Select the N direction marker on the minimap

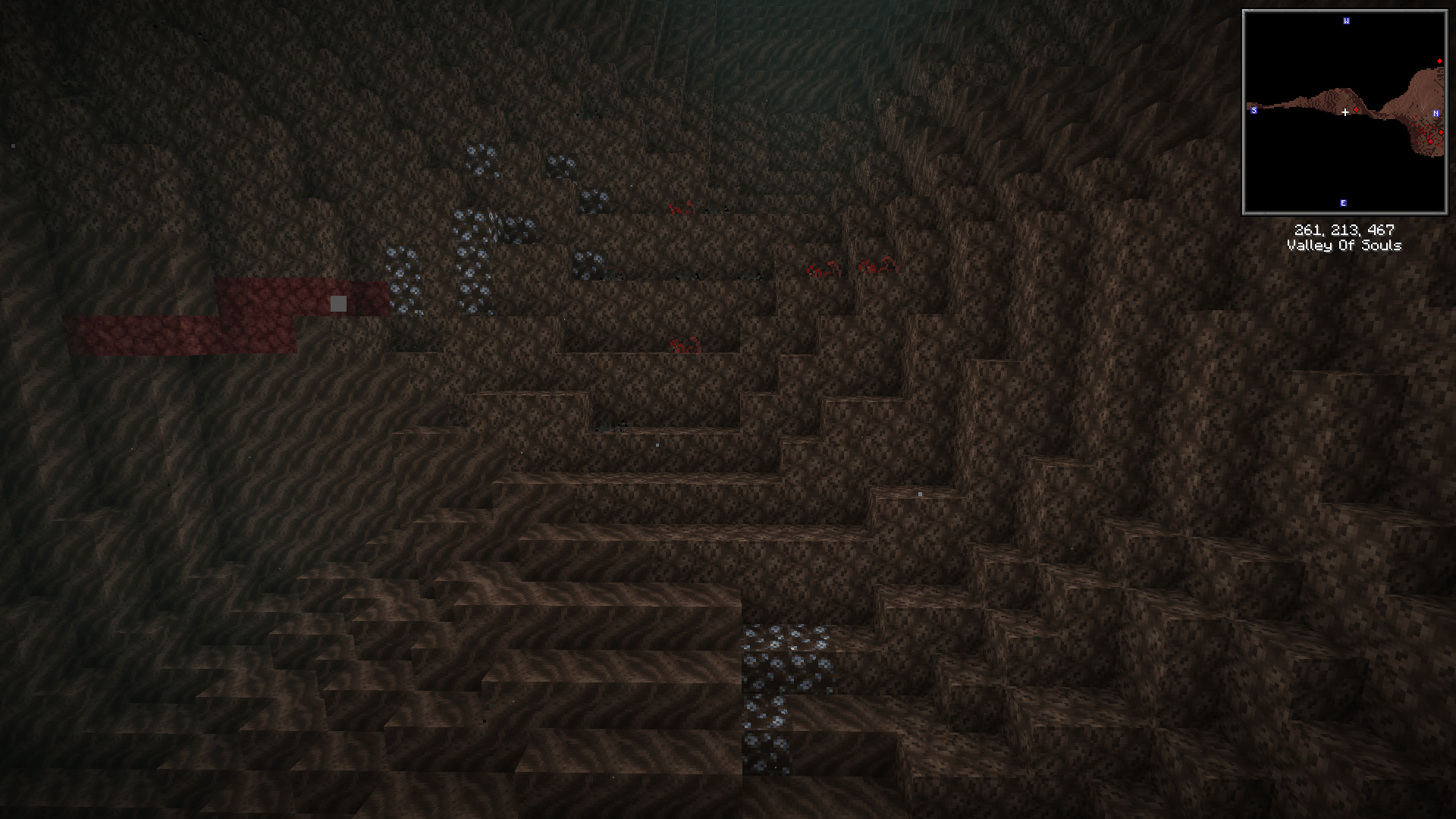[1436, 113]
